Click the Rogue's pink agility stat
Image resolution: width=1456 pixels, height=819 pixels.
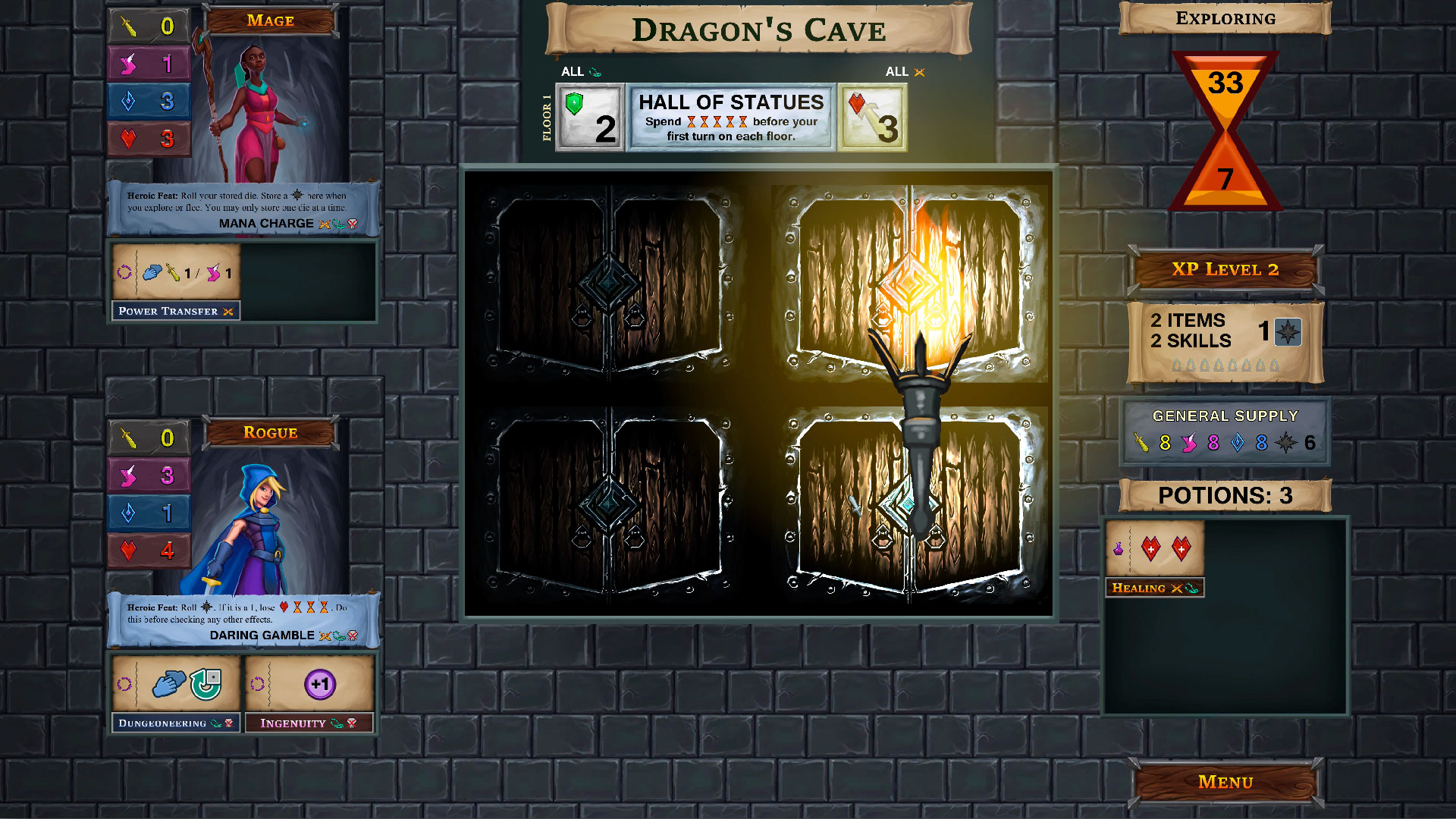[149, 475]
